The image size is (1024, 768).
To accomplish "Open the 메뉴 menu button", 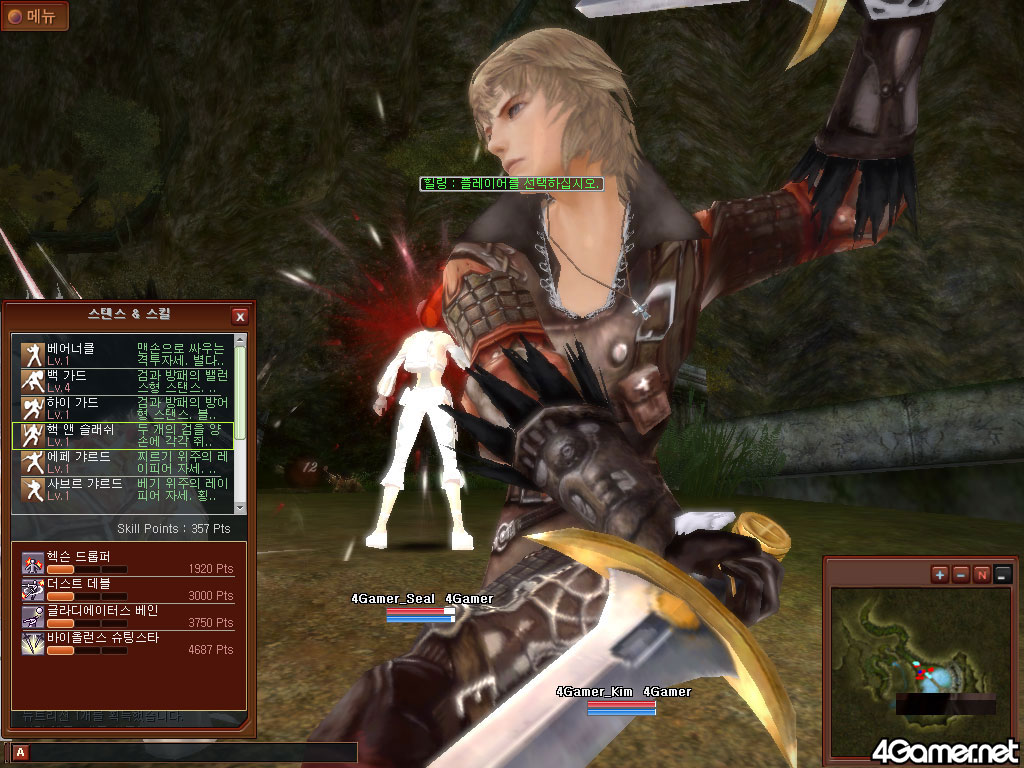I will (34, 16).
